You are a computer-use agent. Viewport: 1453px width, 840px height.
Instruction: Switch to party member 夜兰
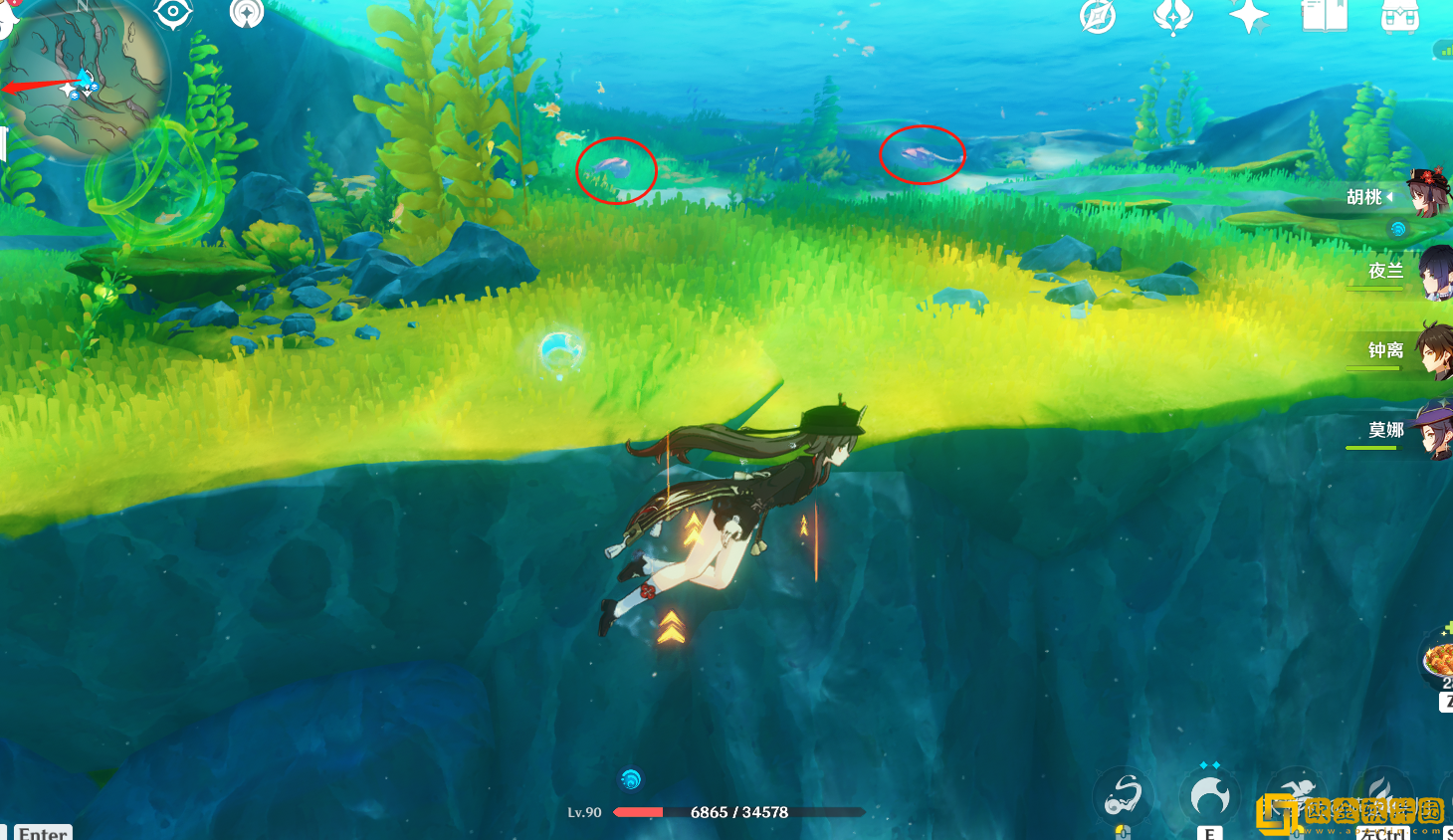coord(1431,272)
